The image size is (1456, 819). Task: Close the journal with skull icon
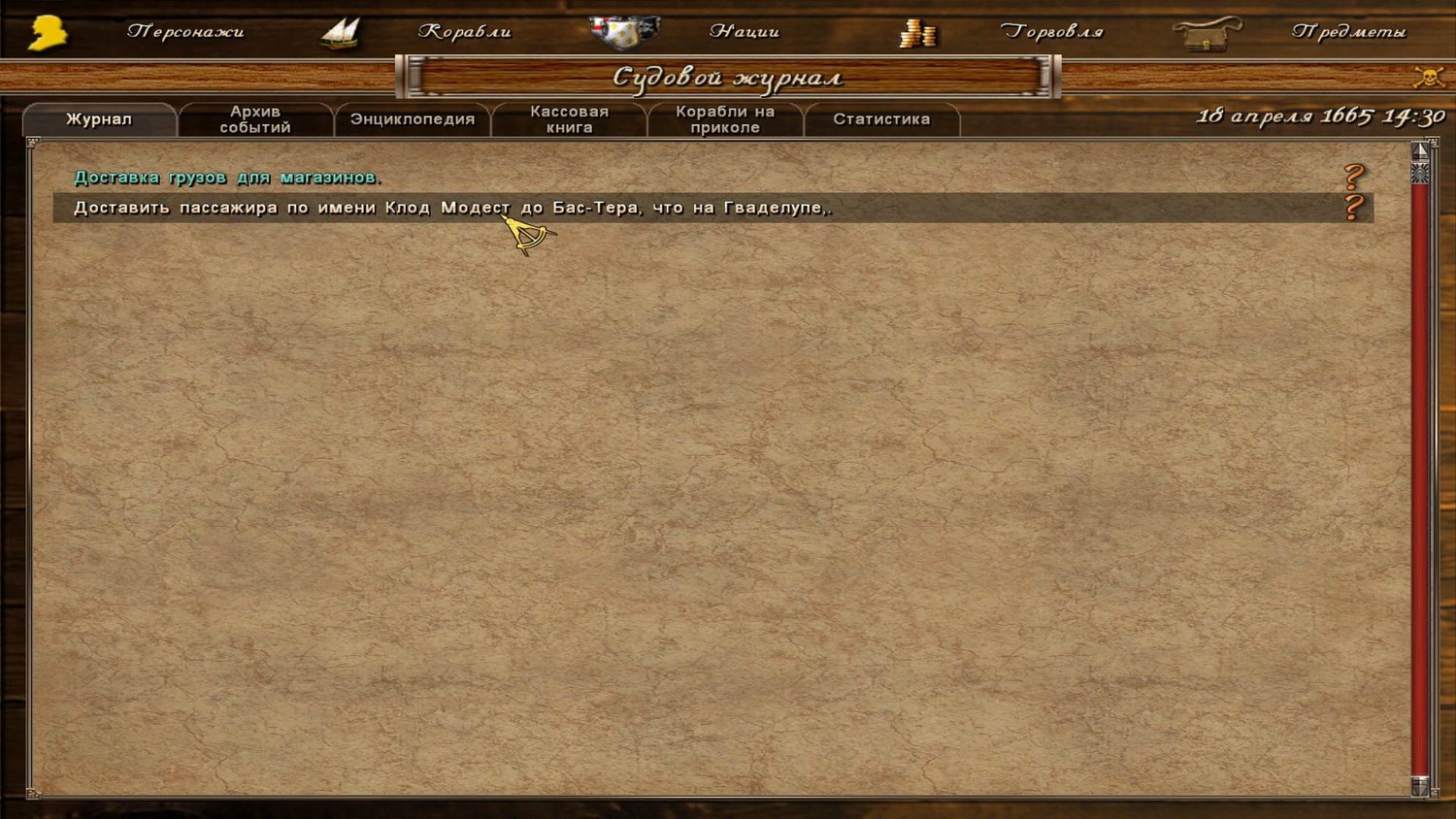click(x=1429, y=77)
